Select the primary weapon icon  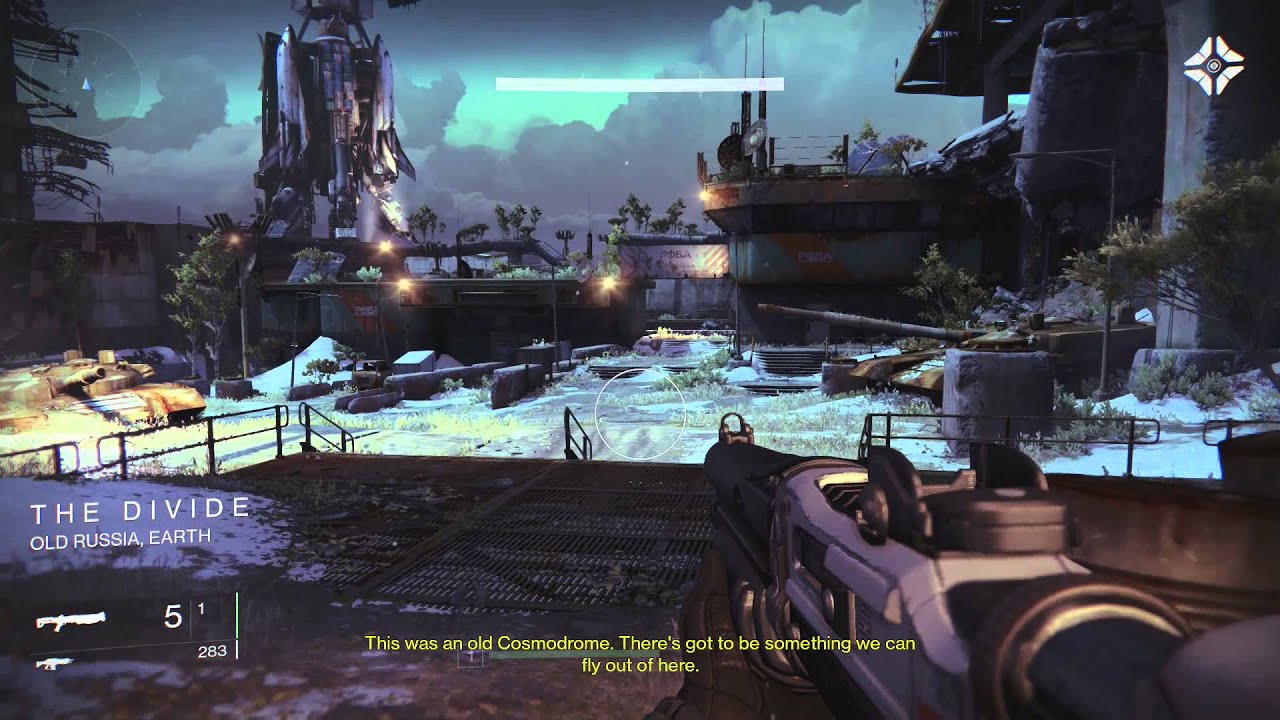point(71,621)
